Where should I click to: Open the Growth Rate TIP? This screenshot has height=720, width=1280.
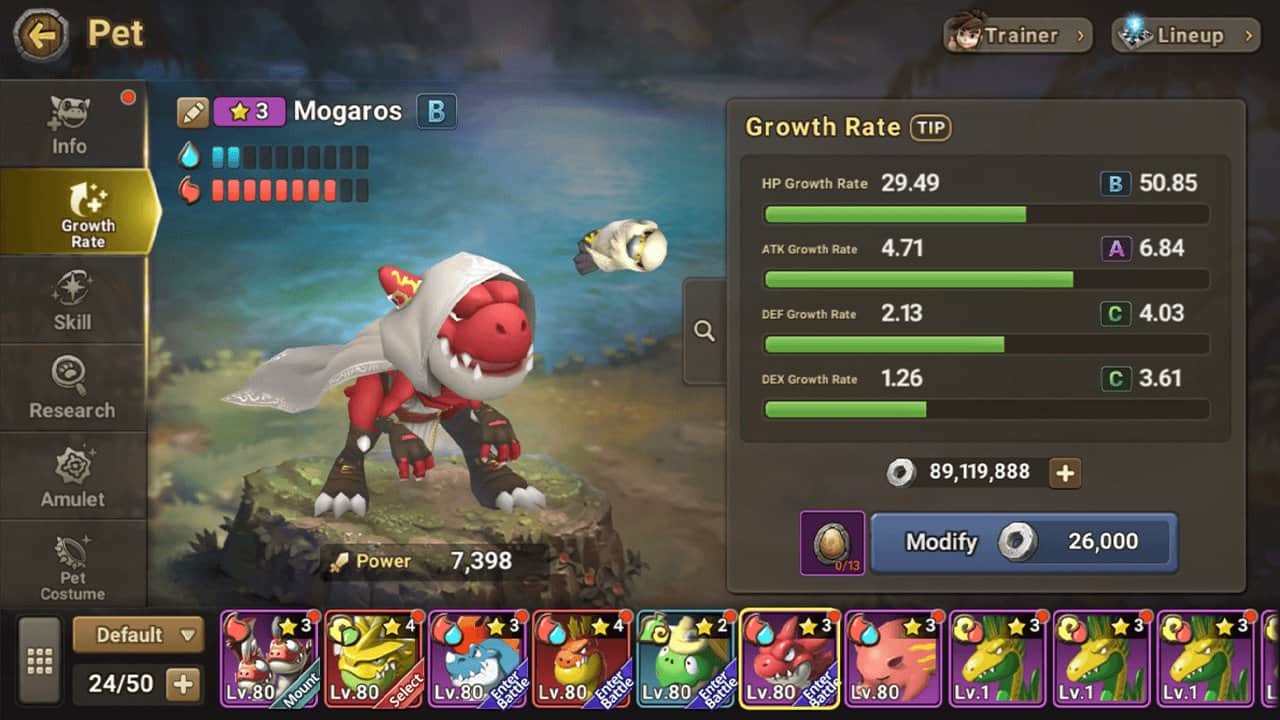(930, 127)
